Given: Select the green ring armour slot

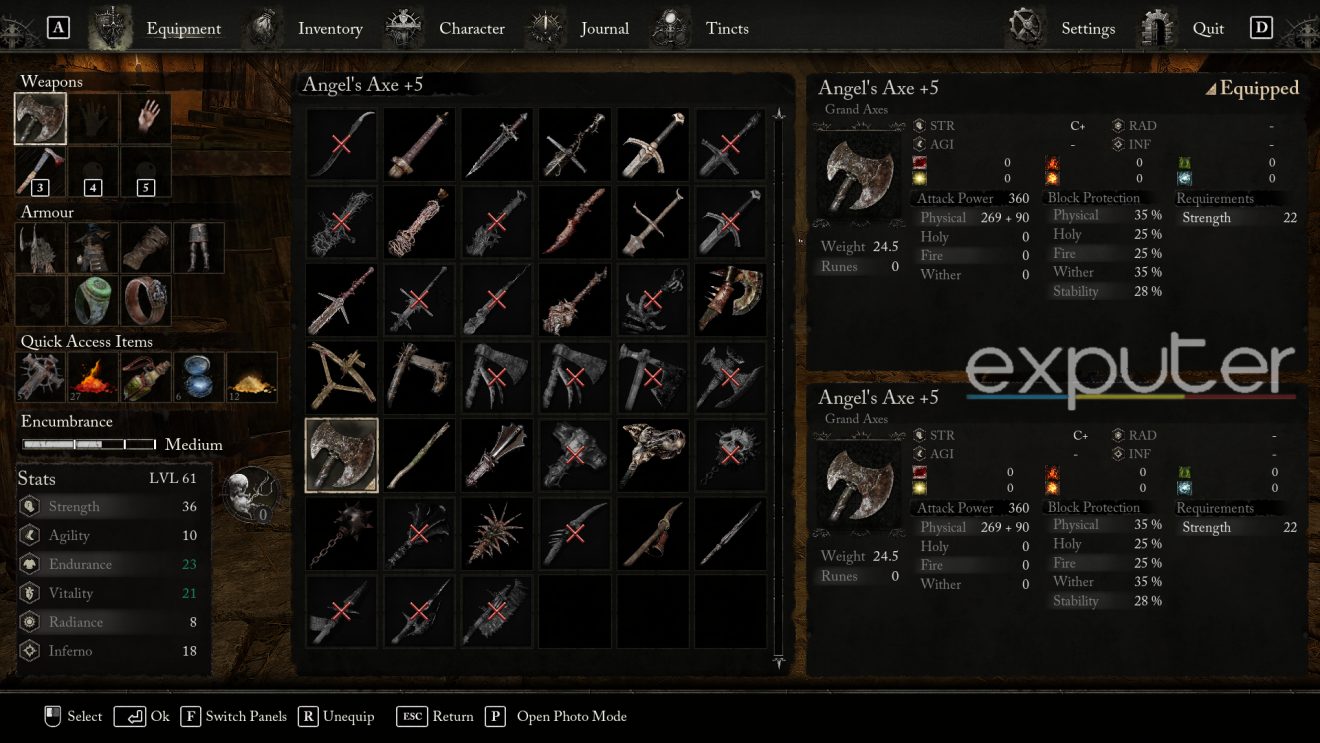Looking at the screenshot, I should tap(93, 301).
